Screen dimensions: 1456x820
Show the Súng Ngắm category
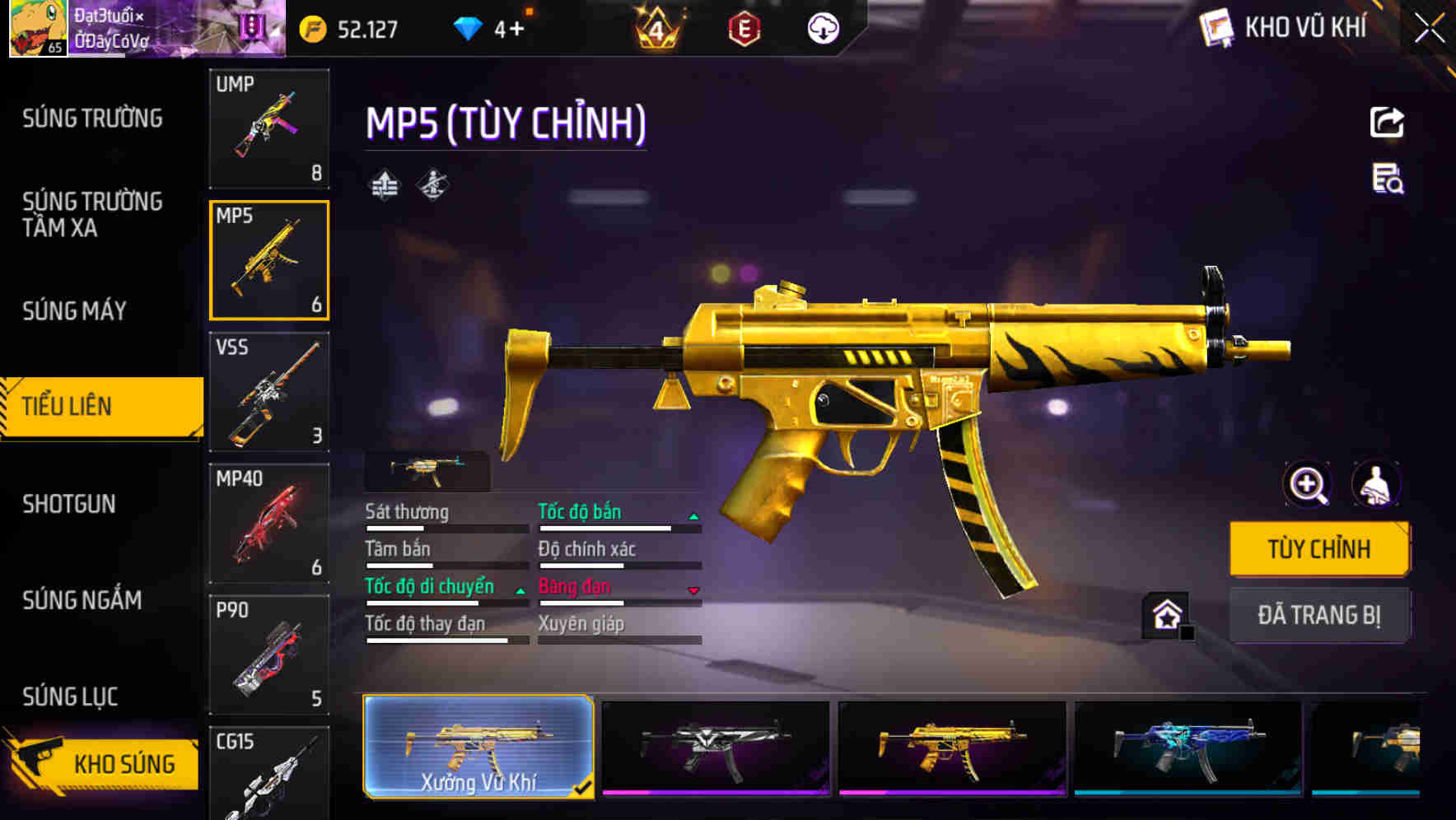(x=82, y=600)
